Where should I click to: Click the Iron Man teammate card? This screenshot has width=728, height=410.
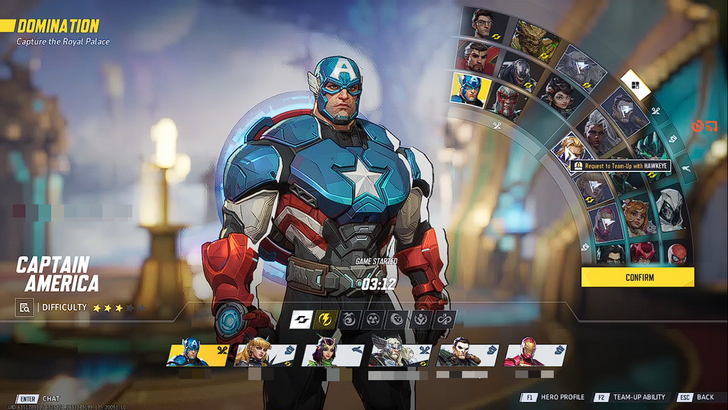coord(535,354)
